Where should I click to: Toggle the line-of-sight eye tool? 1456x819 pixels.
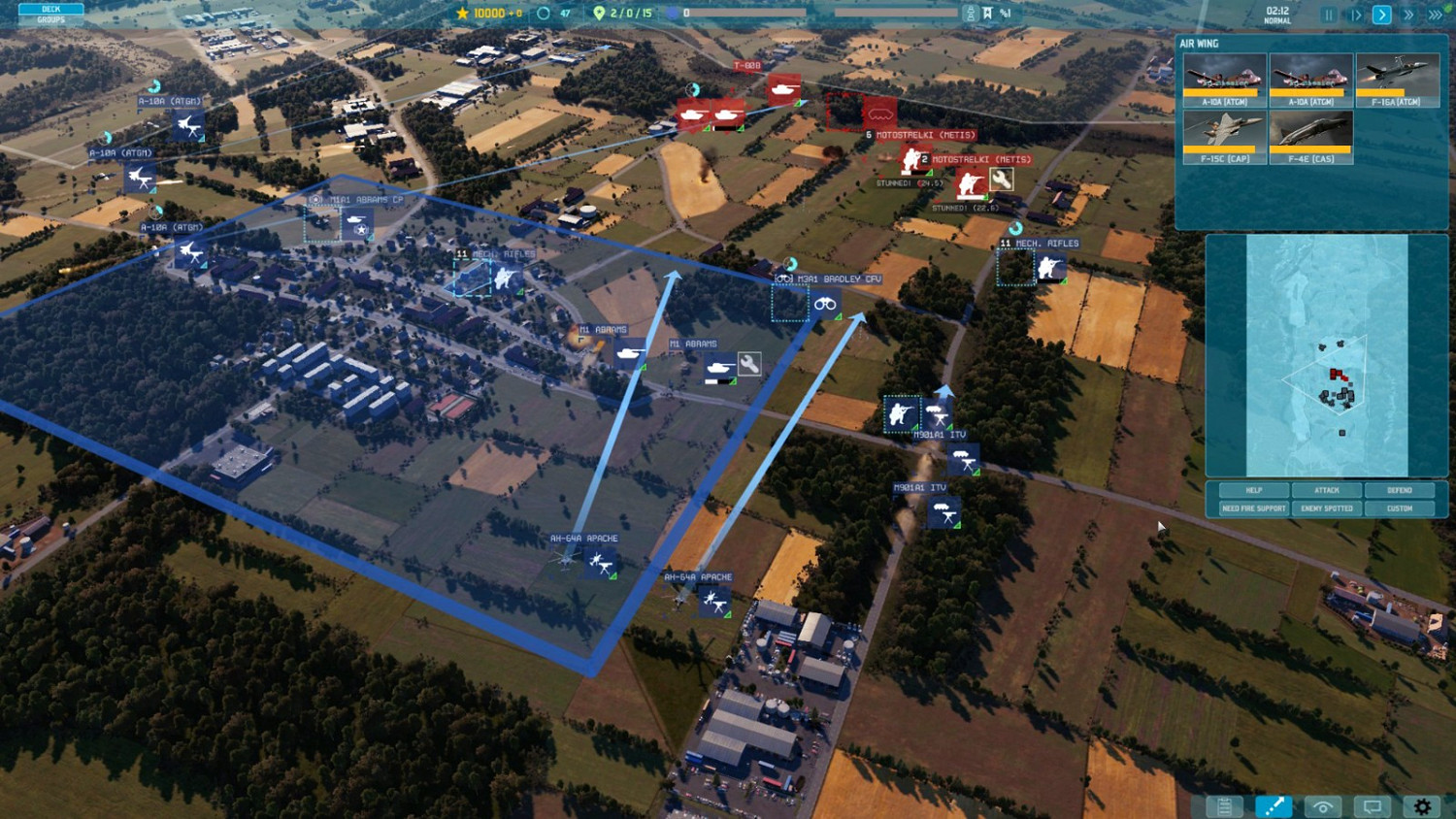(x=1322, y=805)
